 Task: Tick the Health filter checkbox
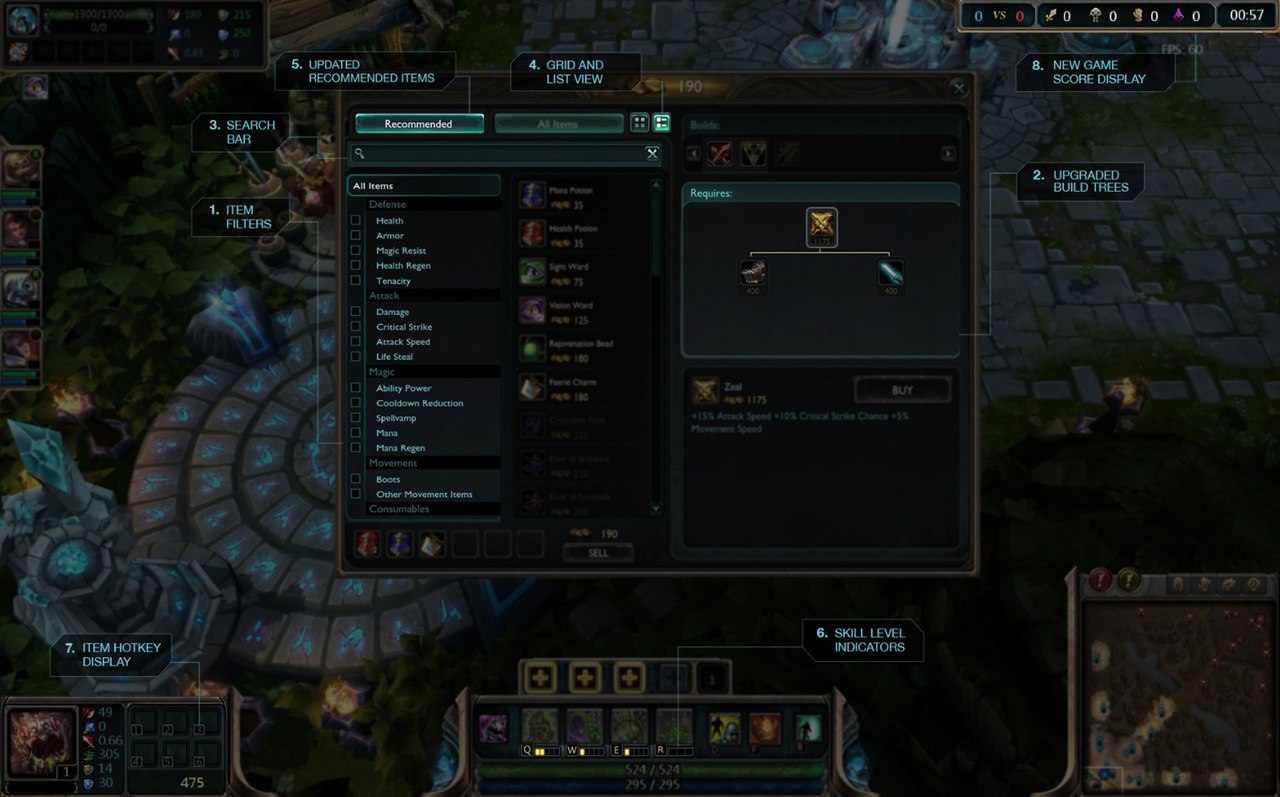(356, 220)
